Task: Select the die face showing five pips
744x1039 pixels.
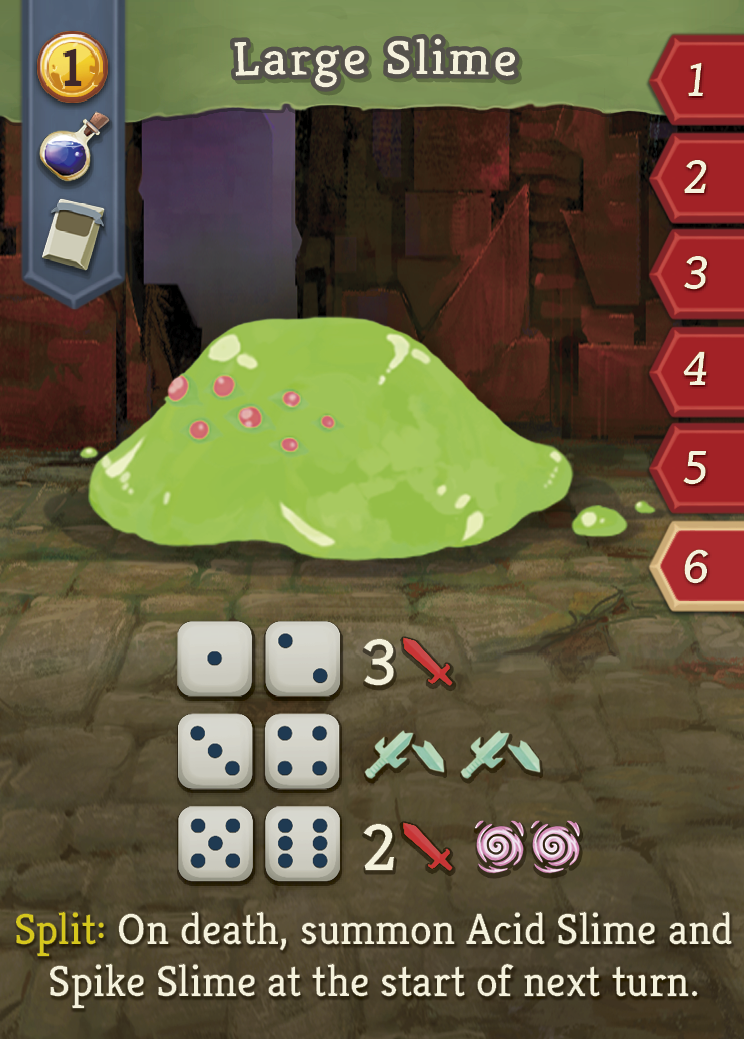Action: click(214, 845)
